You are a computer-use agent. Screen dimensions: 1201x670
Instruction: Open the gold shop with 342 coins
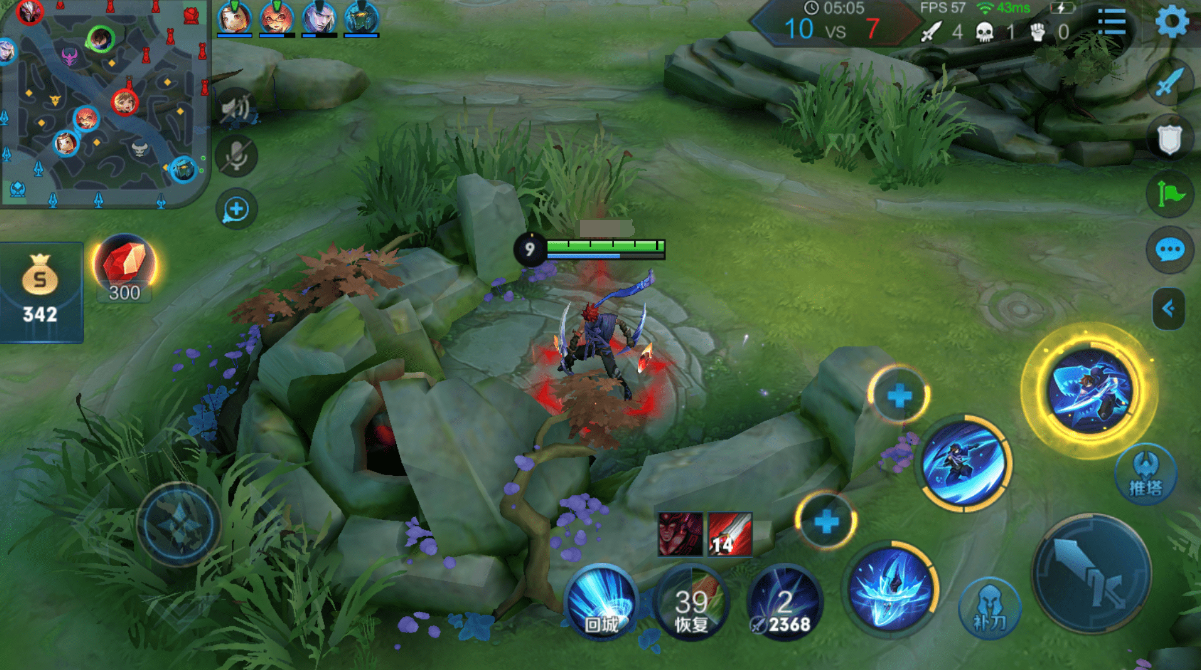pos(40,292)
